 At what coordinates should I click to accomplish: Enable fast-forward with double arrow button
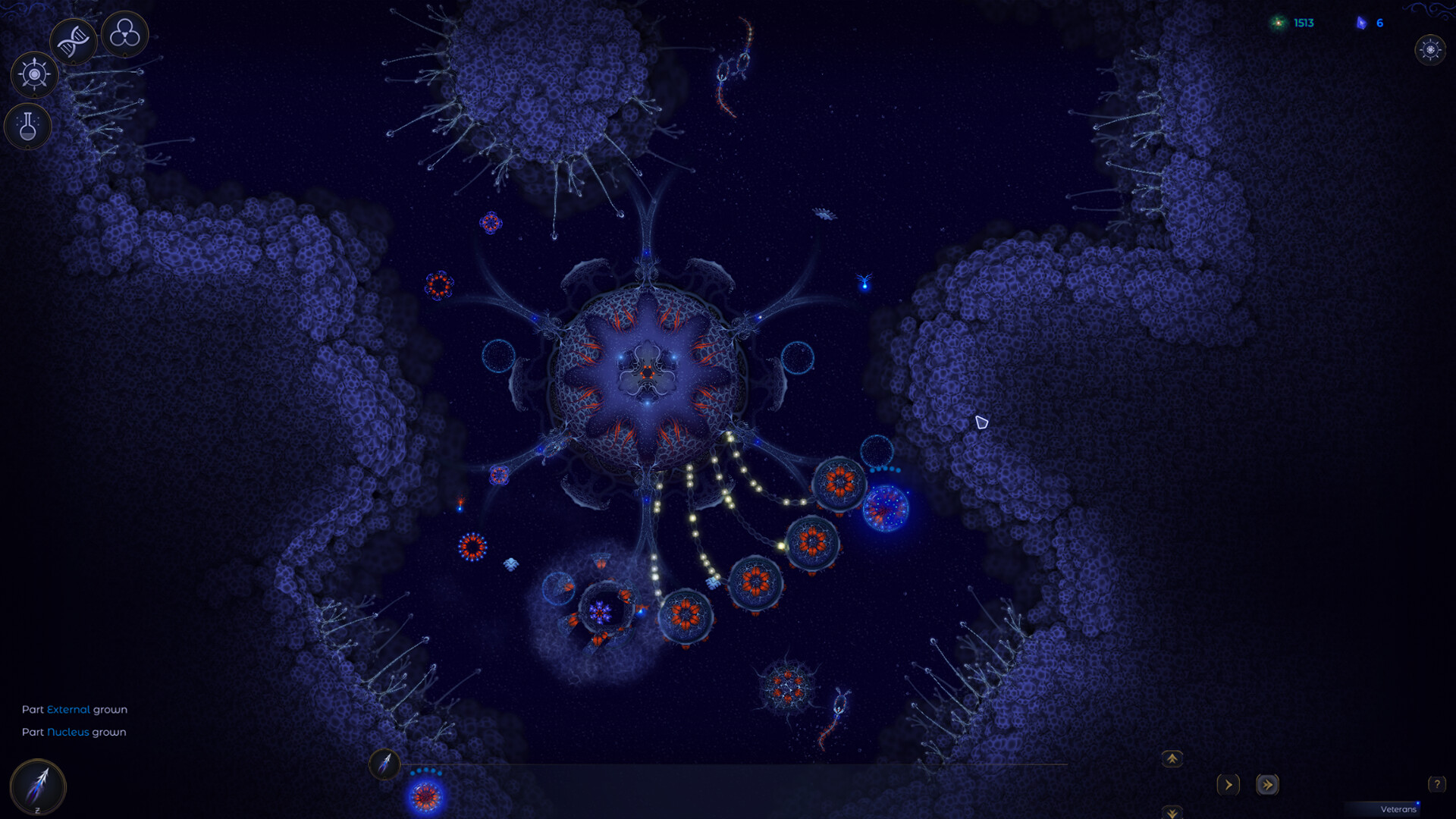(x=1269, y=786)
